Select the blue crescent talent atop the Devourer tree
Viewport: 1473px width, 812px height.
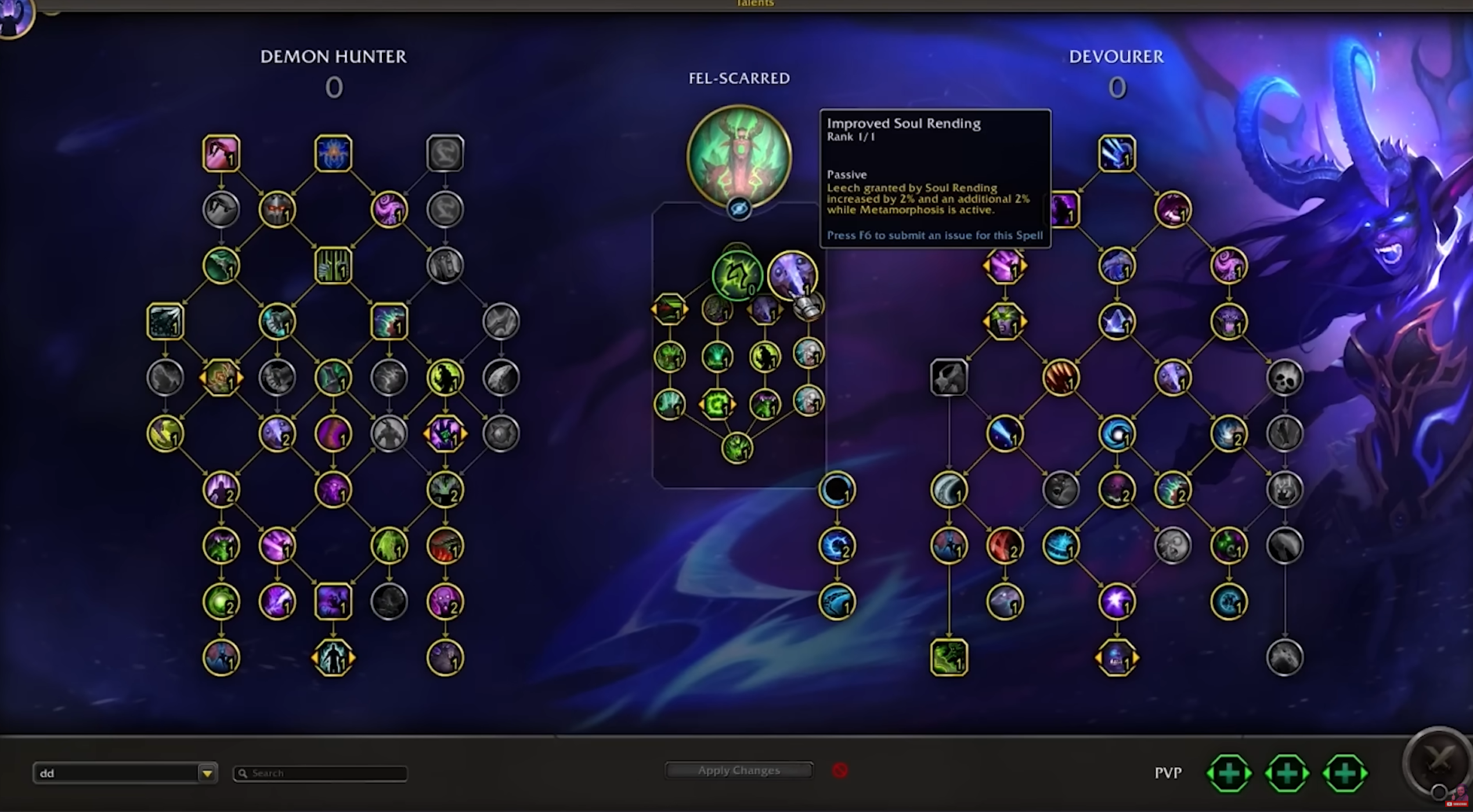pyautogui.click(x=1116, y=153)
